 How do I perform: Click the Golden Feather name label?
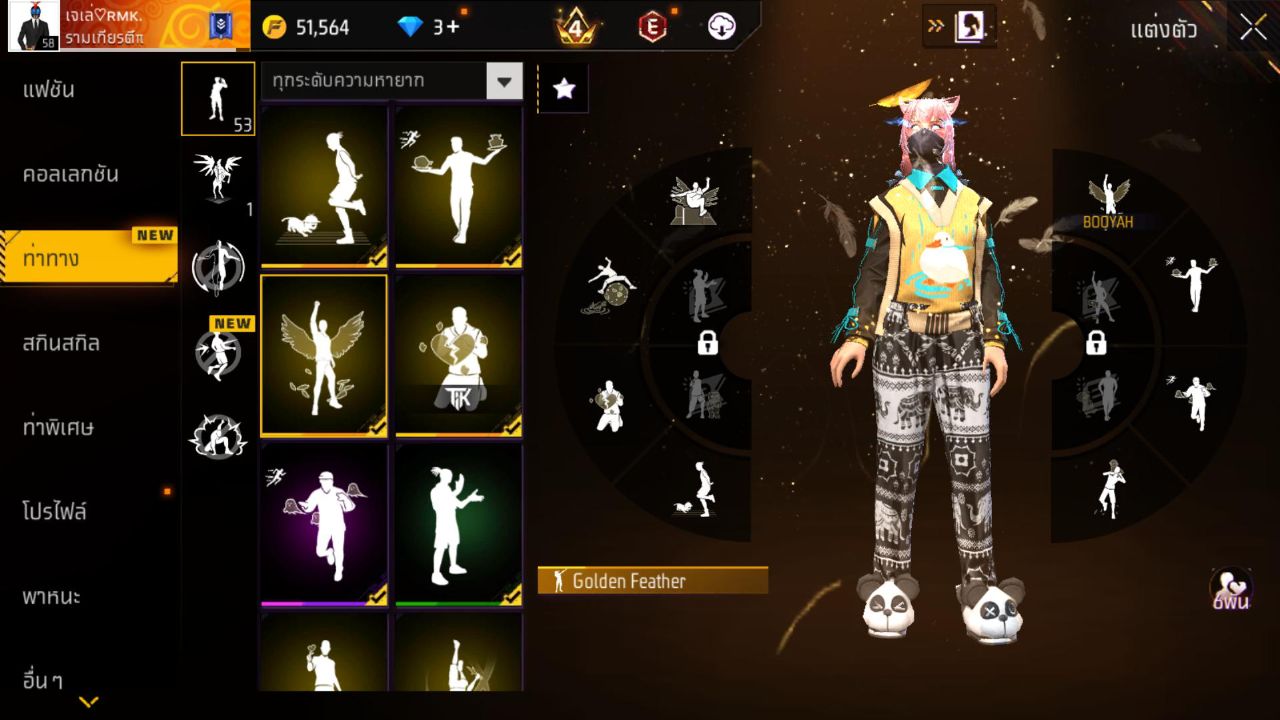[652, 580]
